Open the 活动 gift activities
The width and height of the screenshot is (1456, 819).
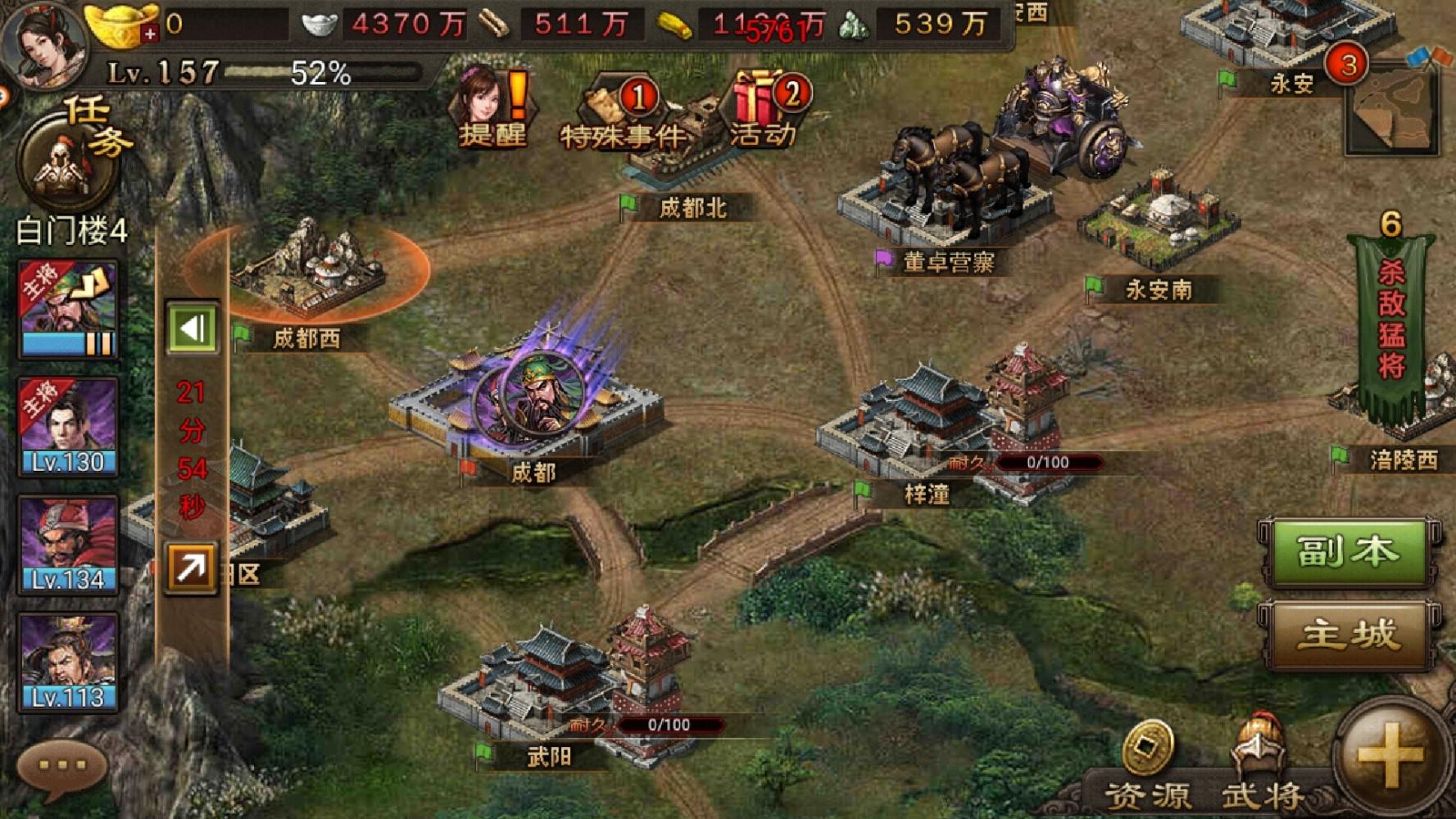(765, 111)
